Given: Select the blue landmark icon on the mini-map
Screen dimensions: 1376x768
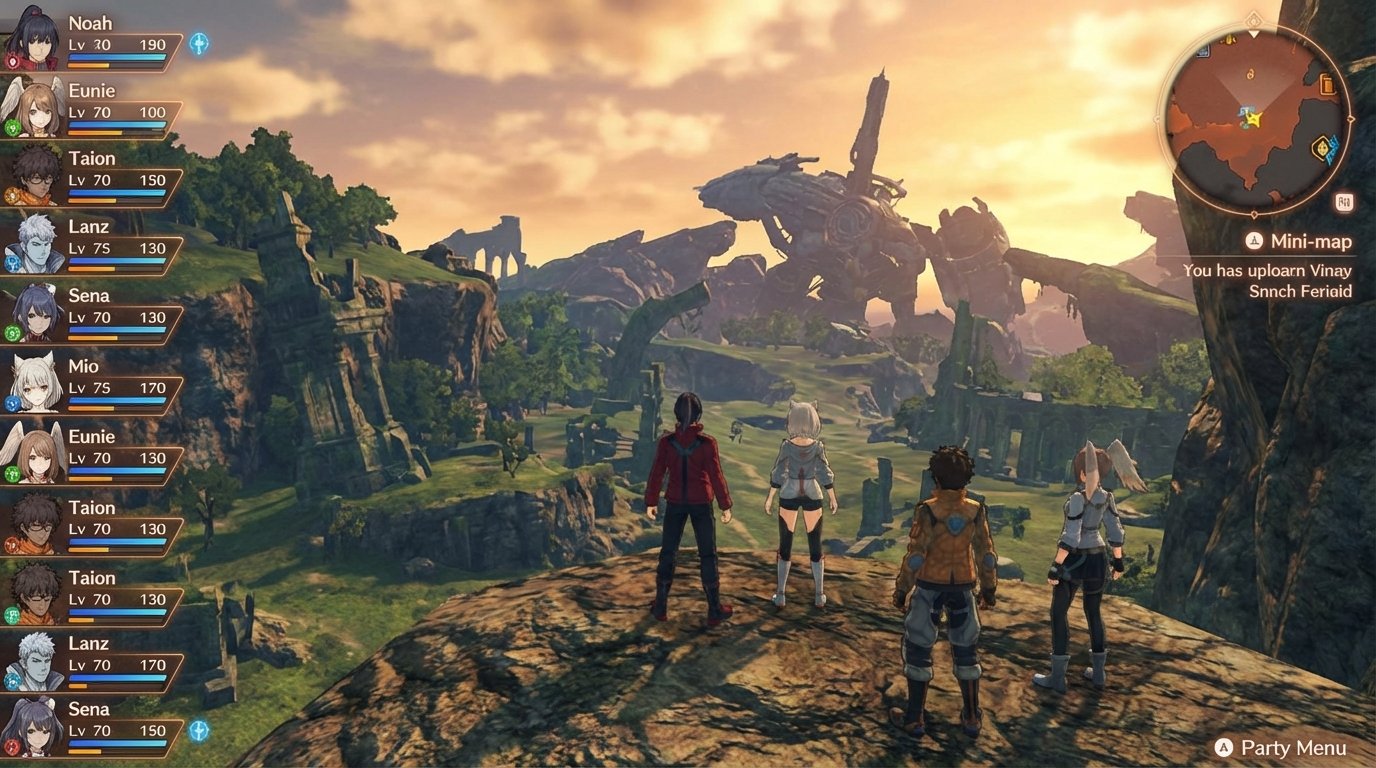Looking at the screenshot, I should 1203,52.
